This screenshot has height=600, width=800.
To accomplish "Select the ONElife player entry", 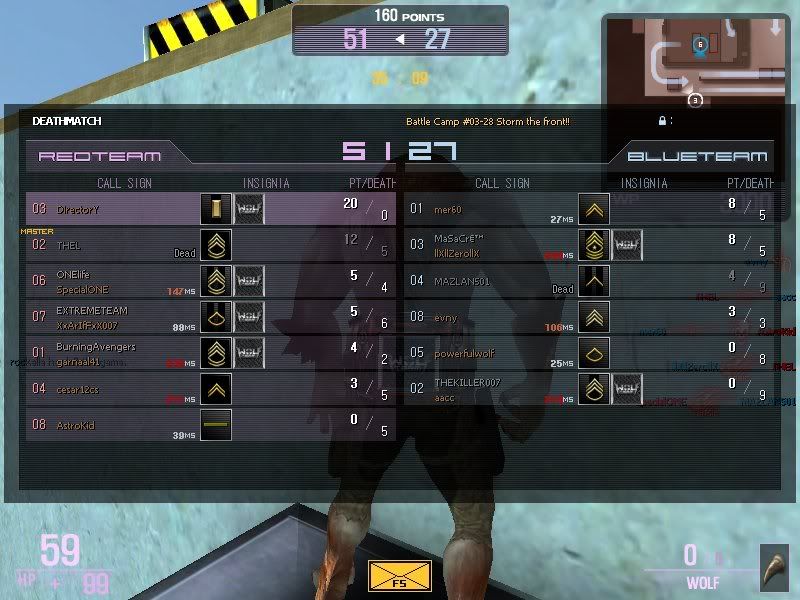I will pyautogui.click(x=211, y=281).
